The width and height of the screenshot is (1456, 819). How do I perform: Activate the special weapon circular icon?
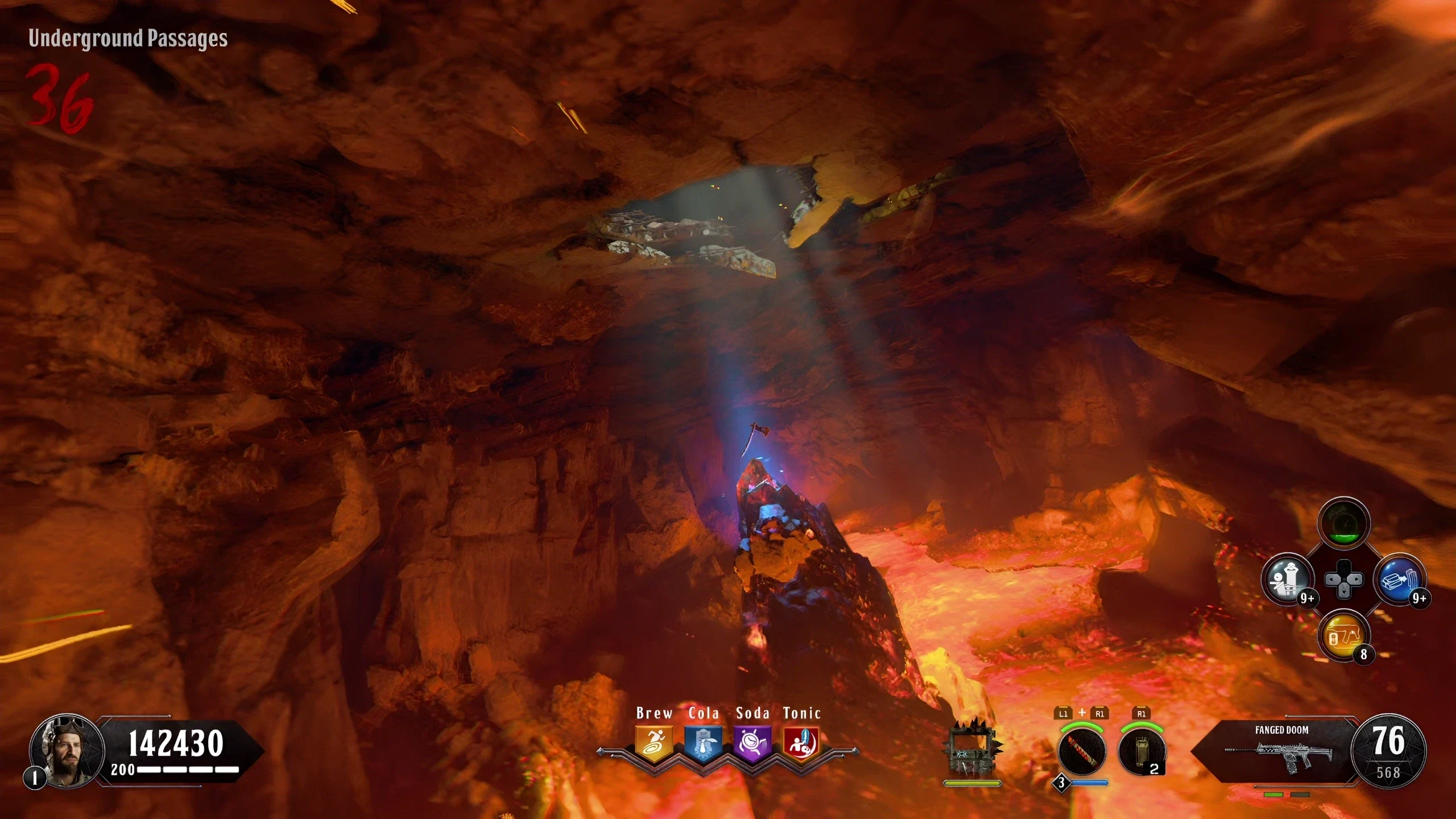point(1082,751)
